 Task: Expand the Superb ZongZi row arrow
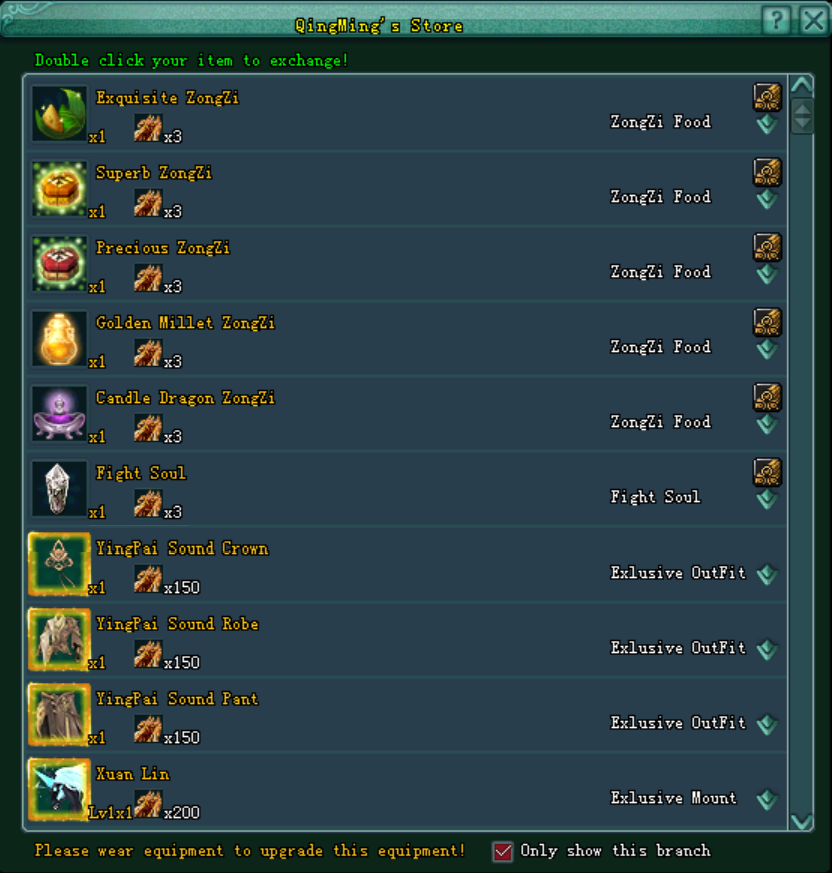click(x=767, y=199)
